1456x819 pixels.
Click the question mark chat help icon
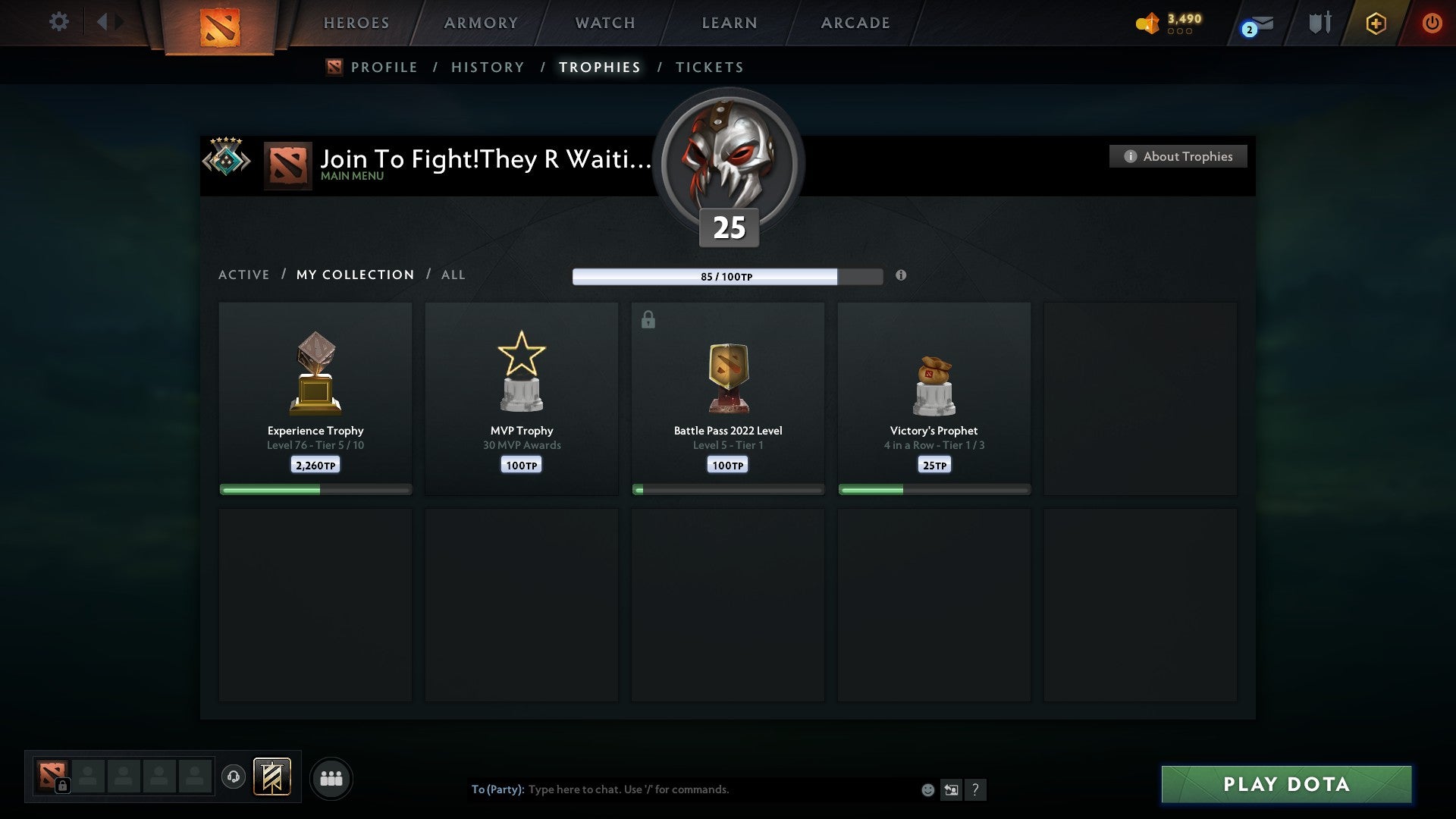[x=977, y=789]
